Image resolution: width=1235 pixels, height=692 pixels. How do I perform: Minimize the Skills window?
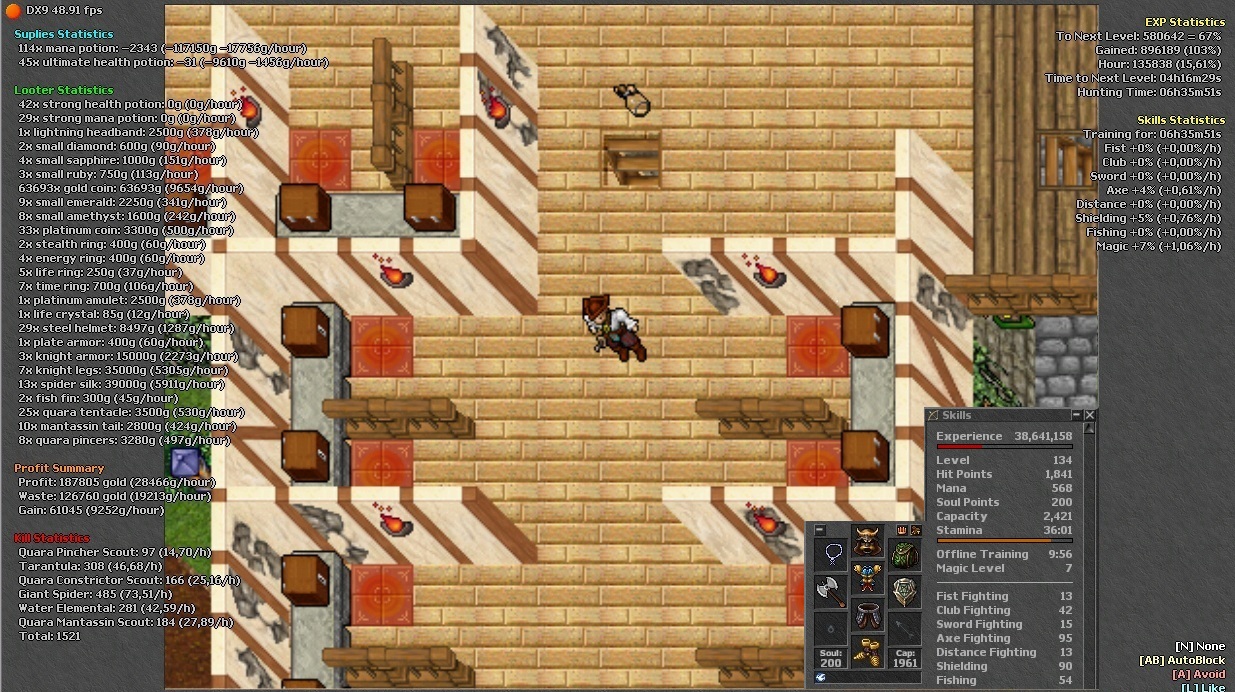pyautogui.click(x=1077, y=415)
